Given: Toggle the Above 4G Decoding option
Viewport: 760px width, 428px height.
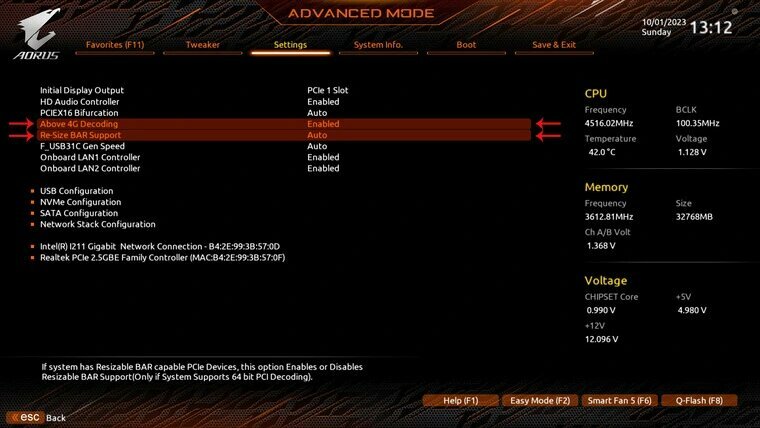Looking at the screenshot, I should point(79,124).
